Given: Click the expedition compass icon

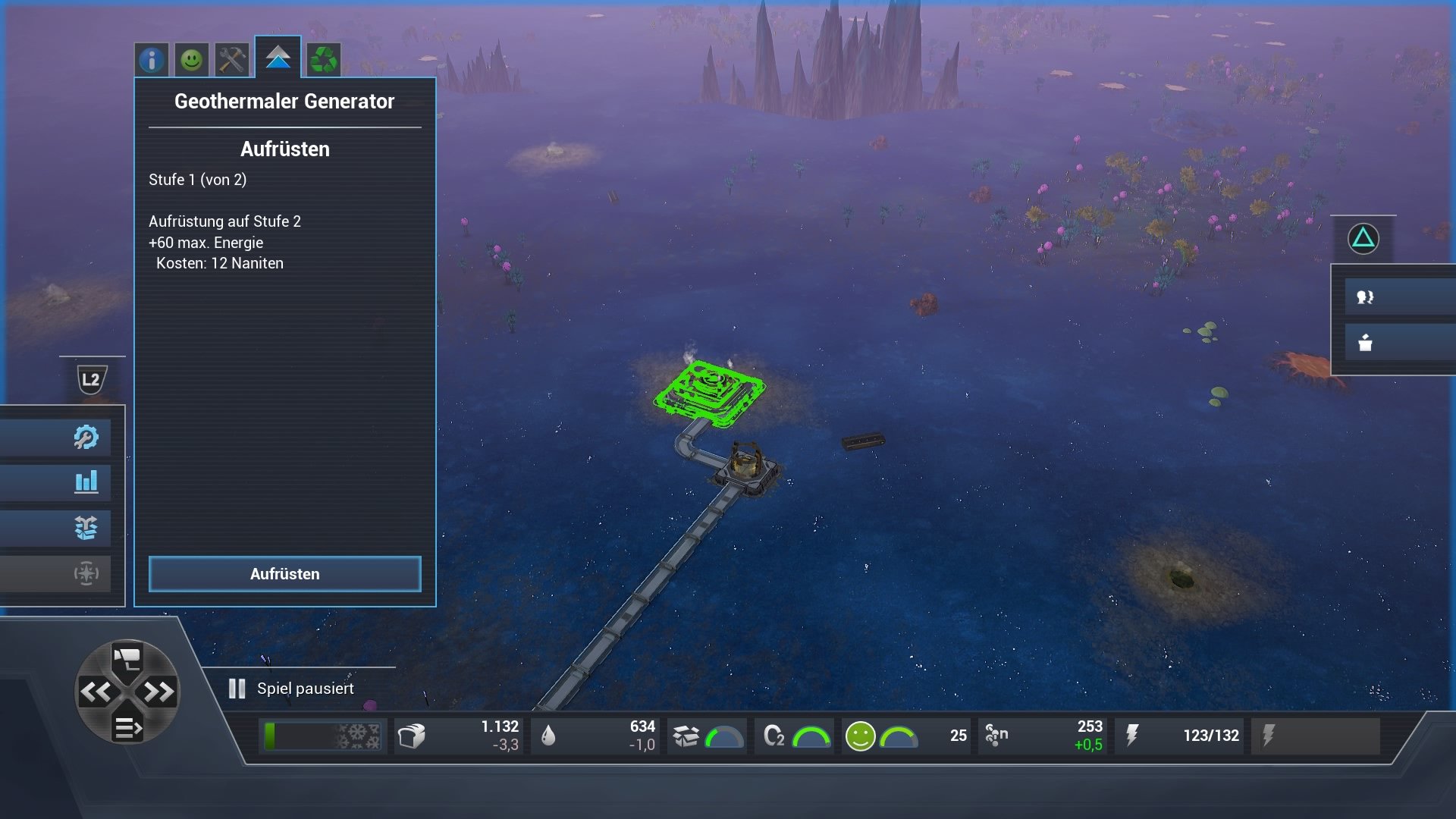Looking at the screenshot, I should [87, 574].
